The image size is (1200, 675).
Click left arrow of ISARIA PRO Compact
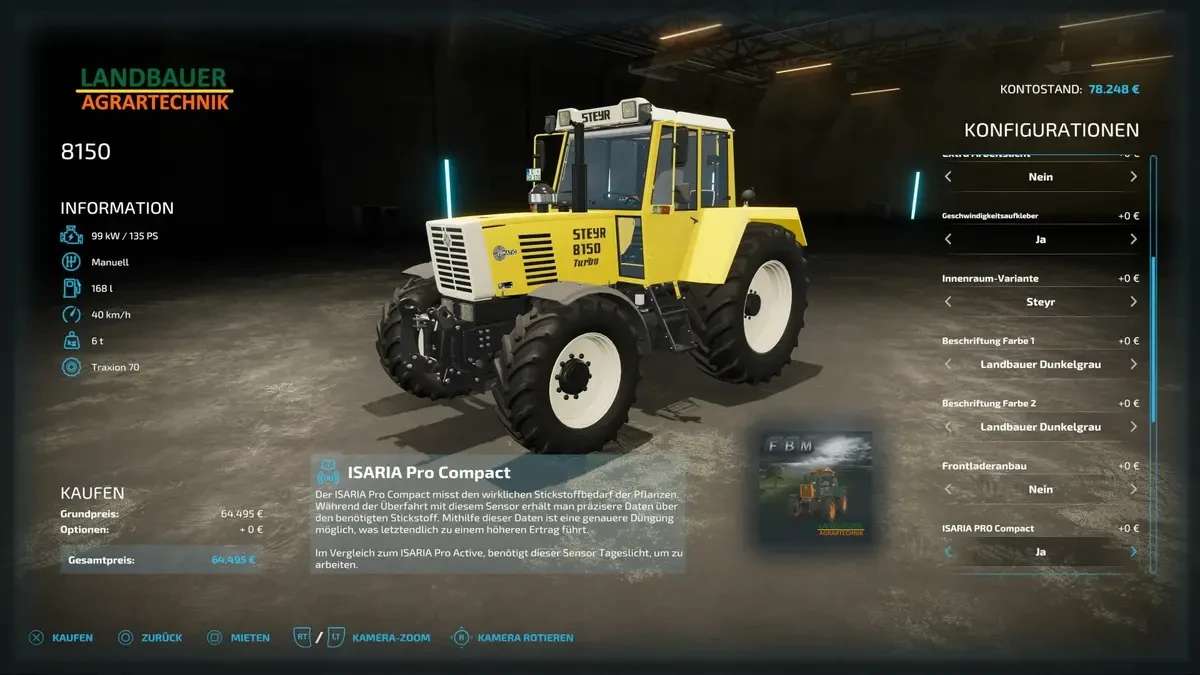(948, 552)
